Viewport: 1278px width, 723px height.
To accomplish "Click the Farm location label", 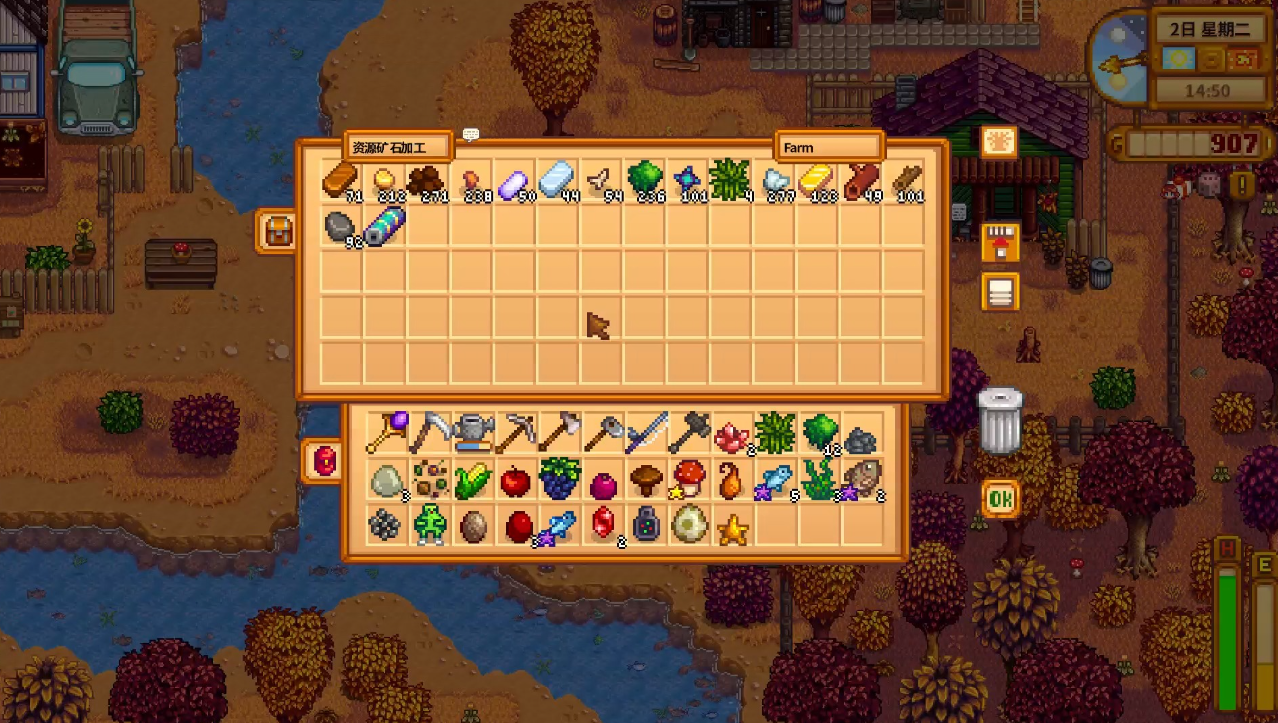I will (829, 147).
